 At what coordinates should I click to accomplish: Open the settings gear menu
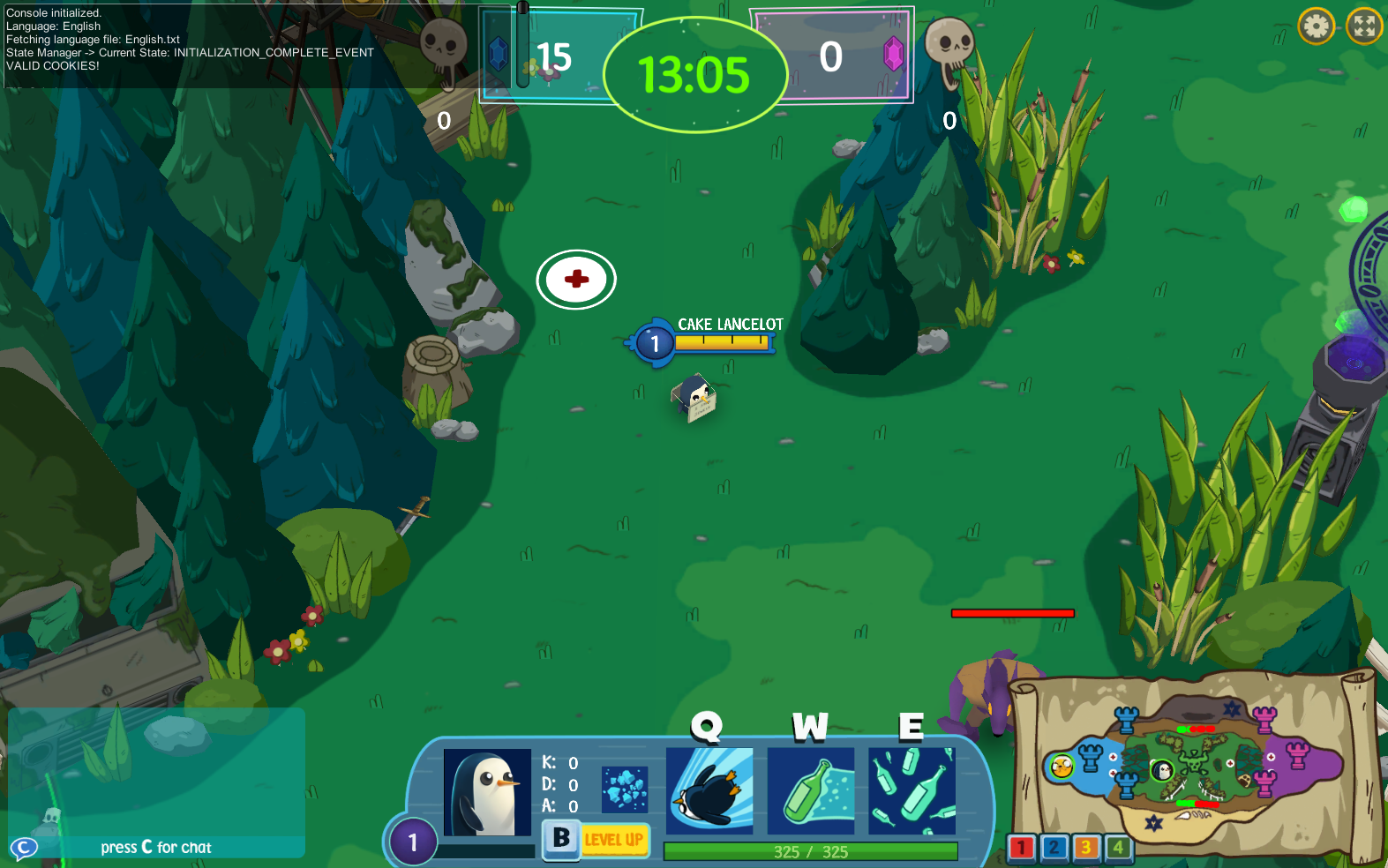1316,26
